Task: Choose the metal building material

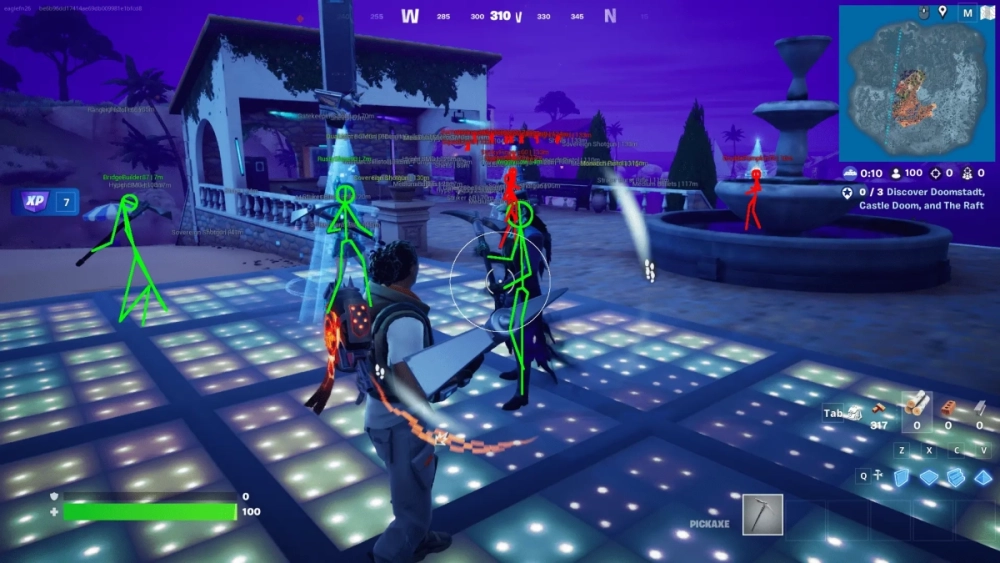Action: coord(980,409)
